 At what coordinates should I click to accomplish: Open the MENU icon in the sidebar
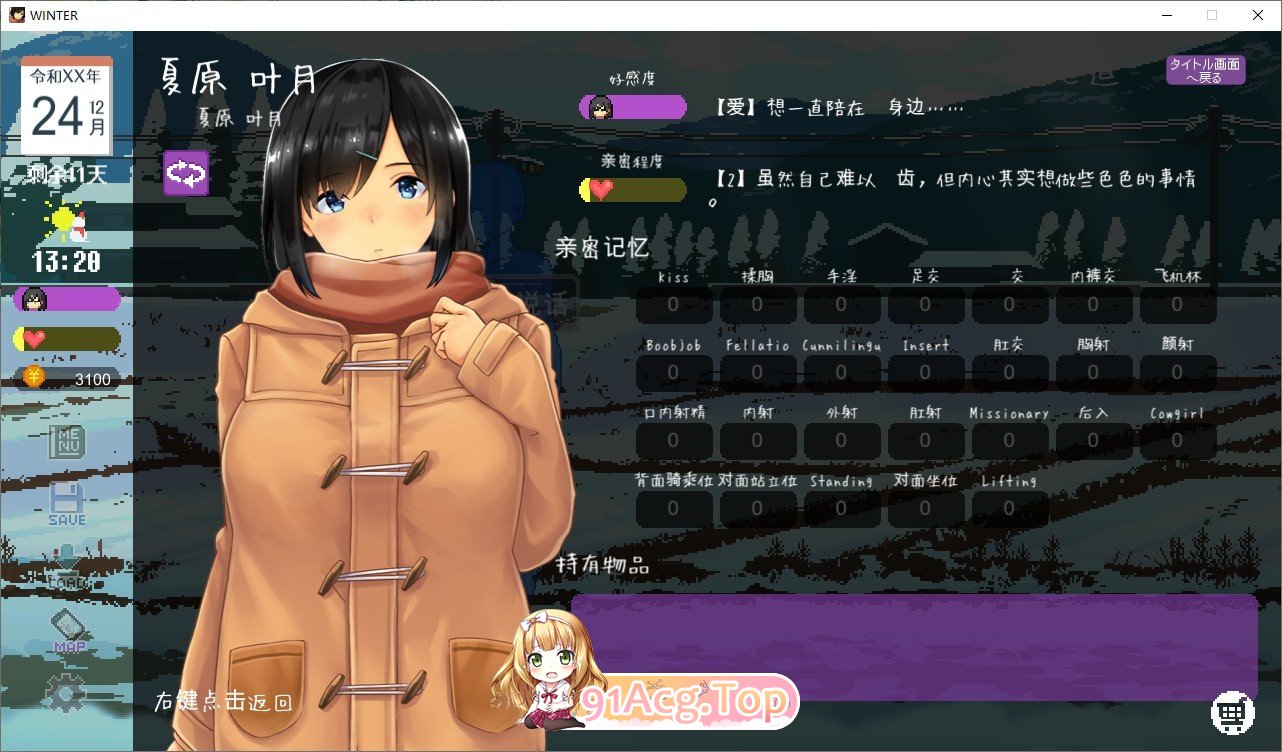coord(68,442)
